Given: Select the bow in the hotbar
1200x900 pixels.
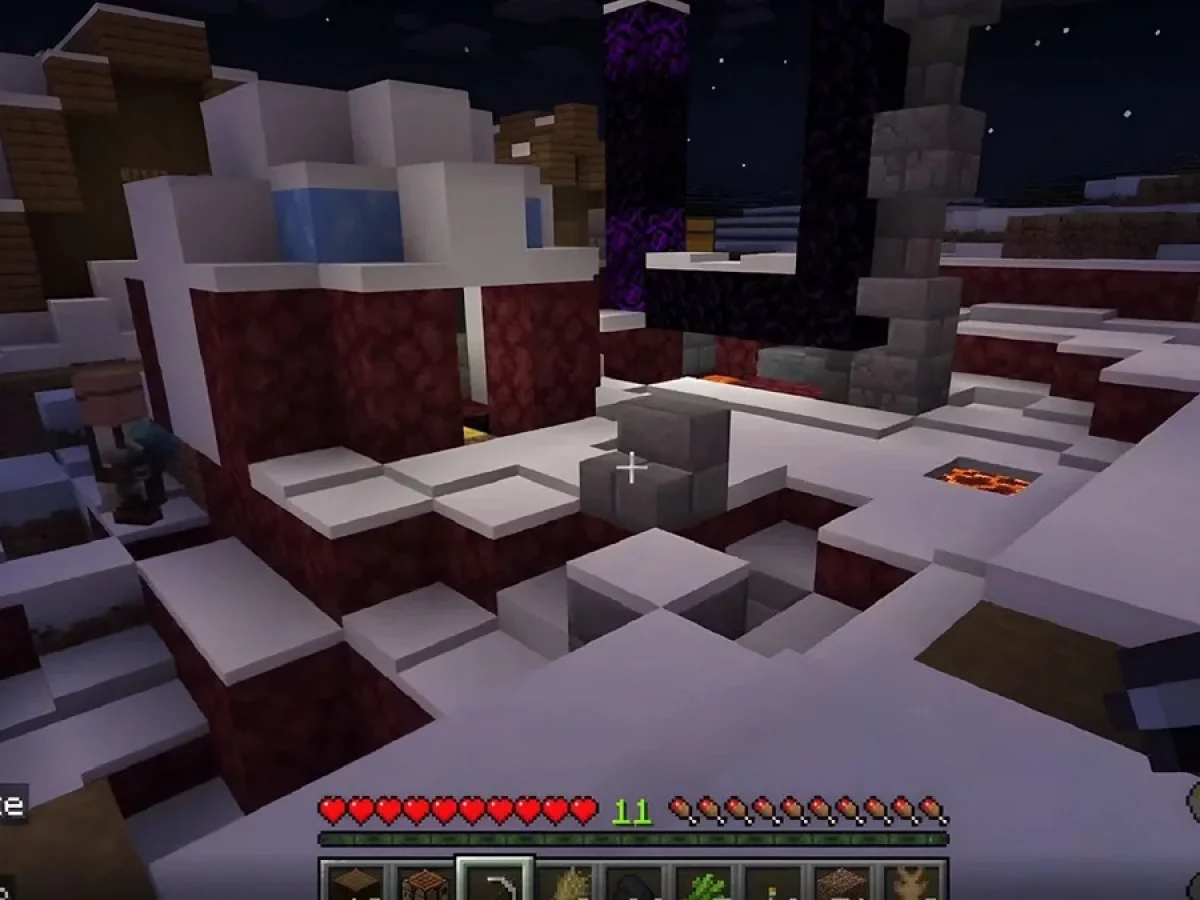Looking at the screenshot, I should (x=494, y=882).
